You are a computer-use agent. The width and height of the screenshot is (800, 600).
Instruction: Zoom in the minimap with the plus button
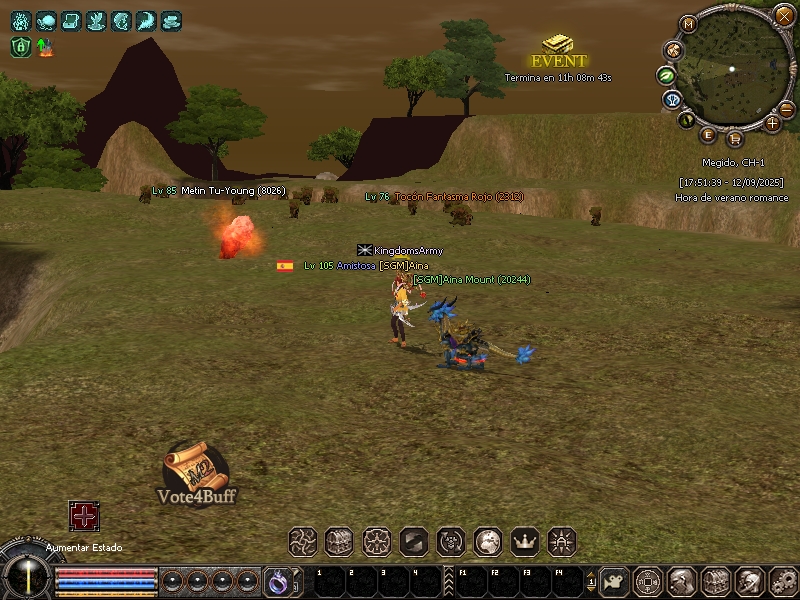[772, 123]
